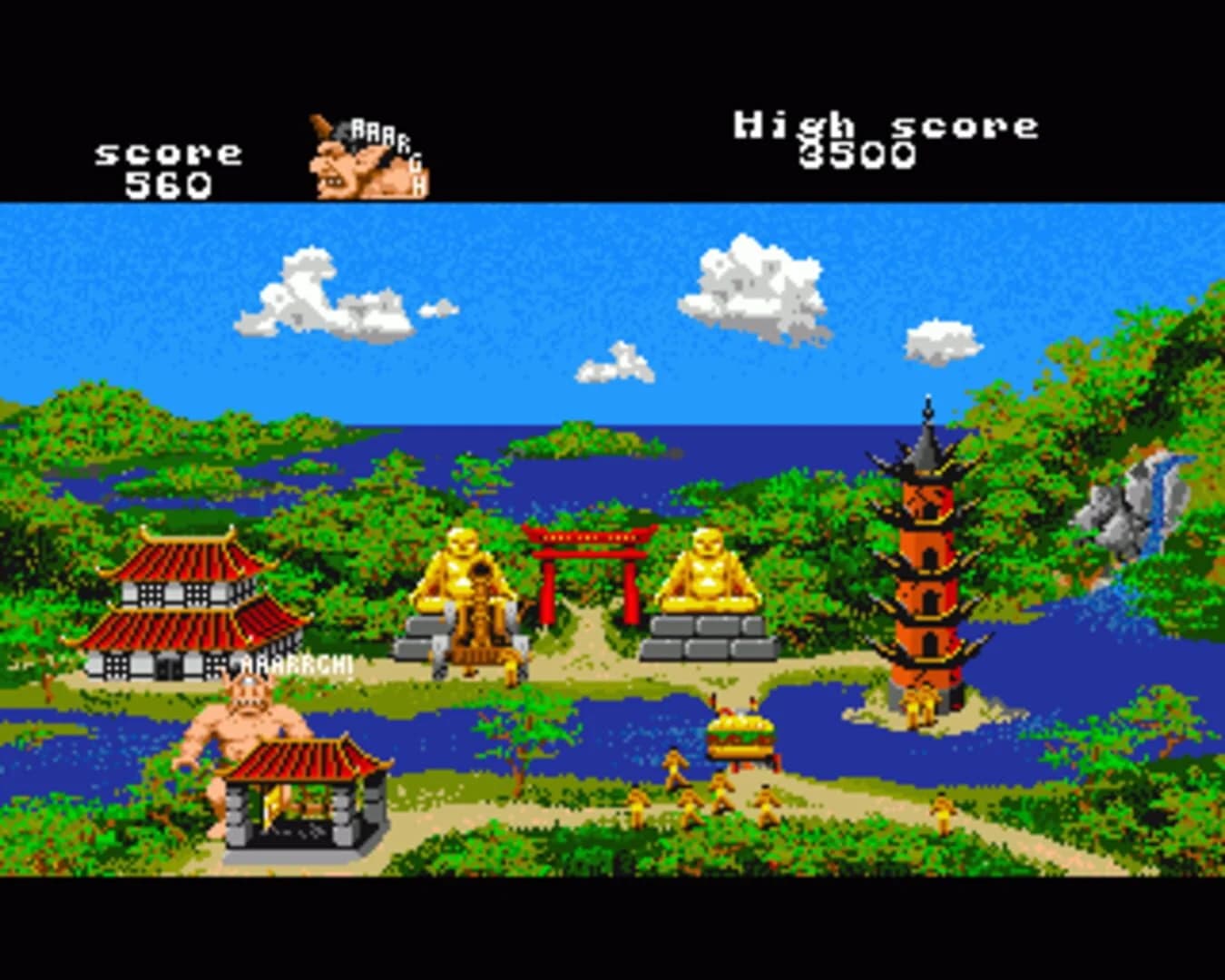The height and width of the screenshot is (980, 1225).
Task: Click the giant monster shouting AAARRGH on the map
Action: 245,717
